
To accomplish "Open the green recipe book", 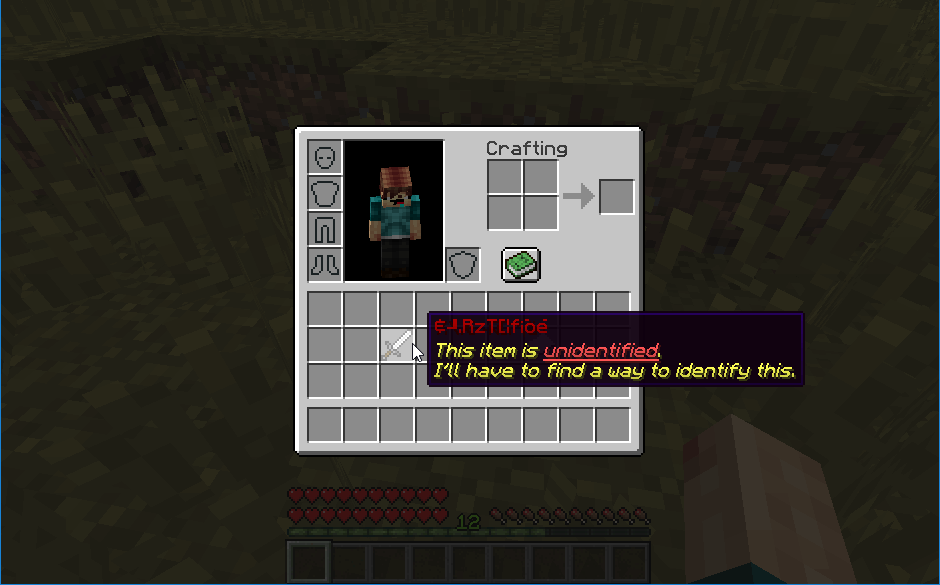I will pyautogui.click(x=521, y=265).
